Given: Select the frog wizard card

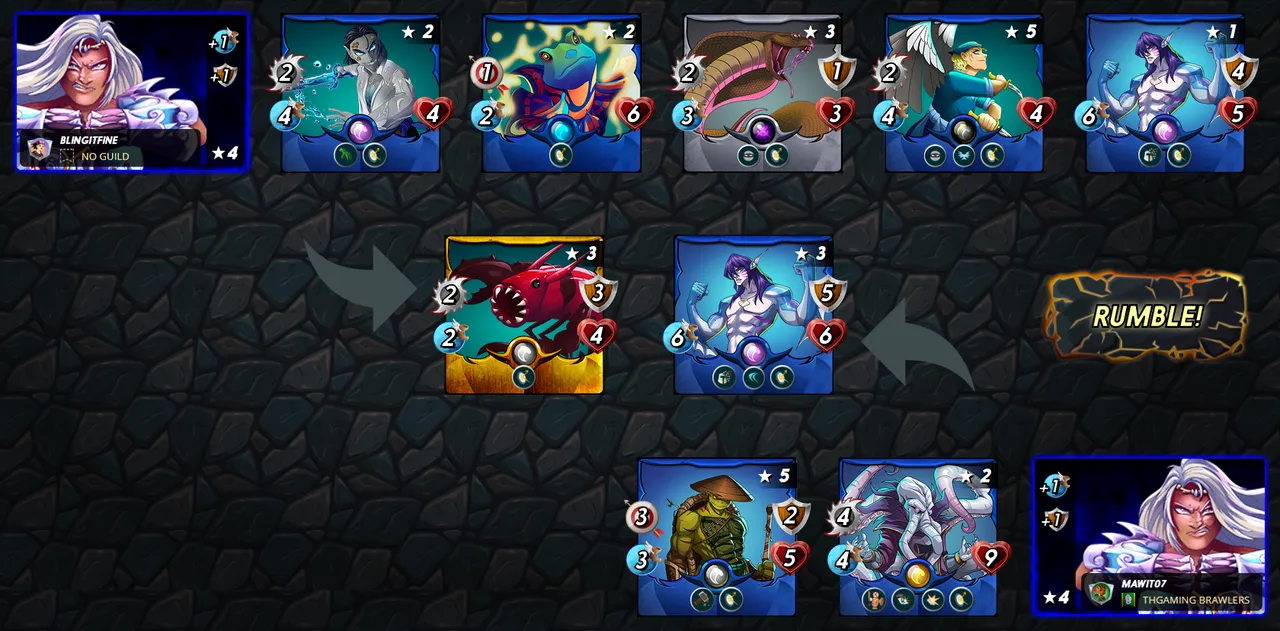Looking at the screenshot, I should [562, 92].
